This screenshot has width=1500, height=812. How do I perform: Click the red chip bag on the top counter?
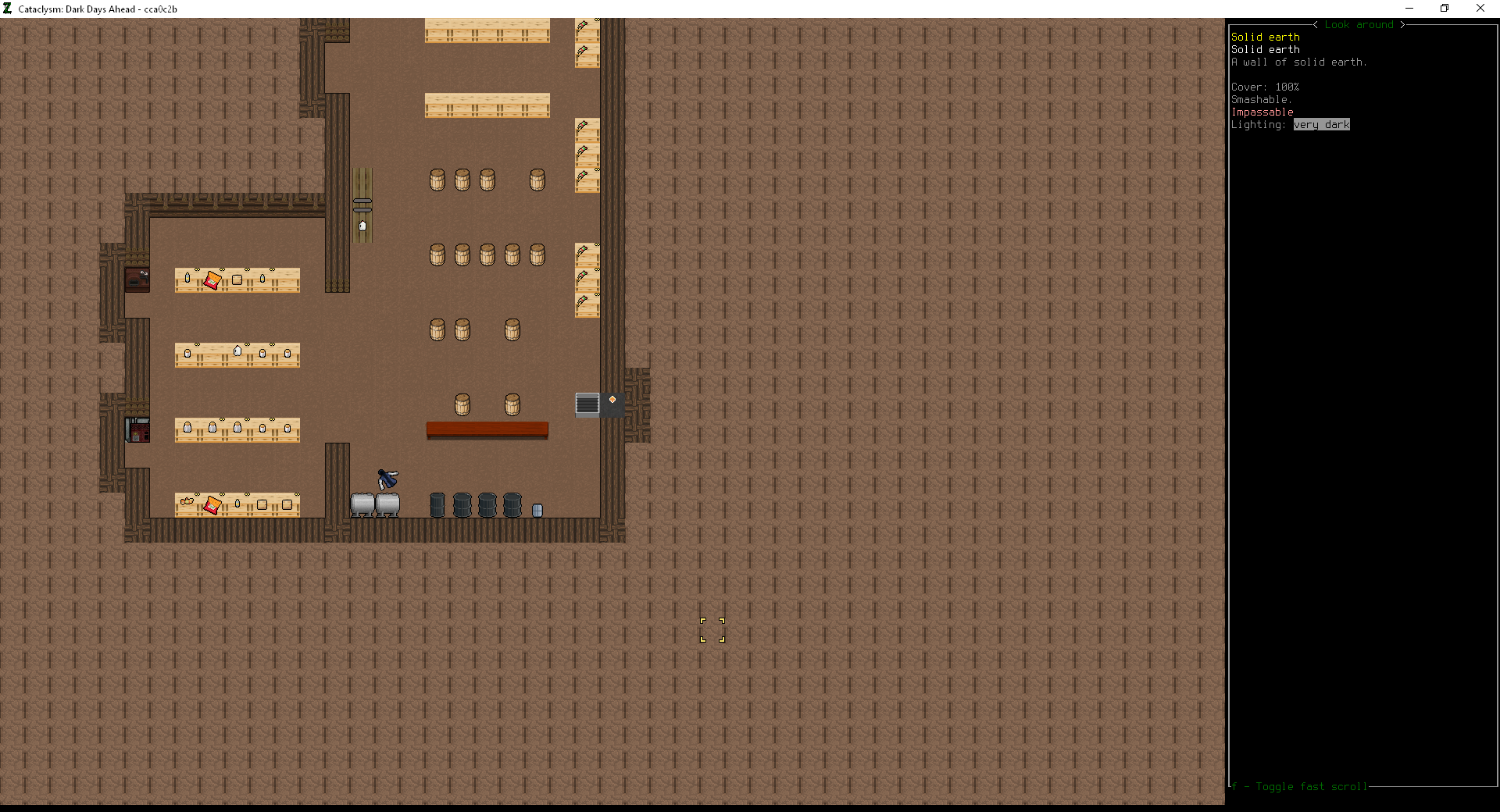212,280
